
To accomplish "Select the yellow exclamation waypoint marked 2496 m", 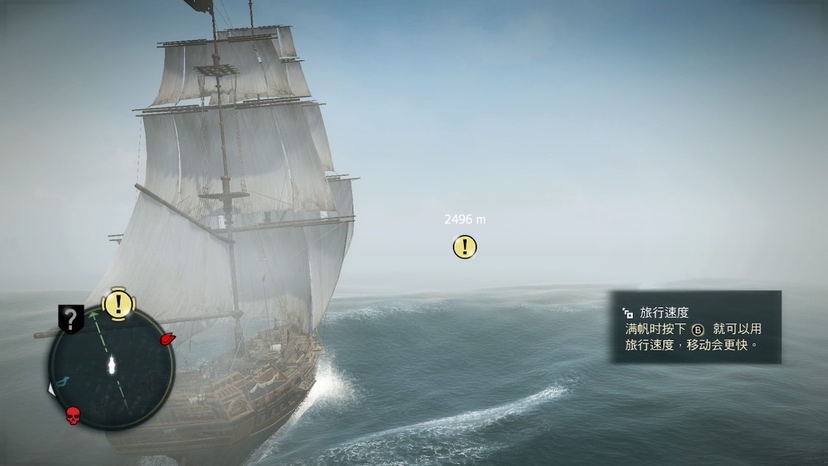I will 465,247.
